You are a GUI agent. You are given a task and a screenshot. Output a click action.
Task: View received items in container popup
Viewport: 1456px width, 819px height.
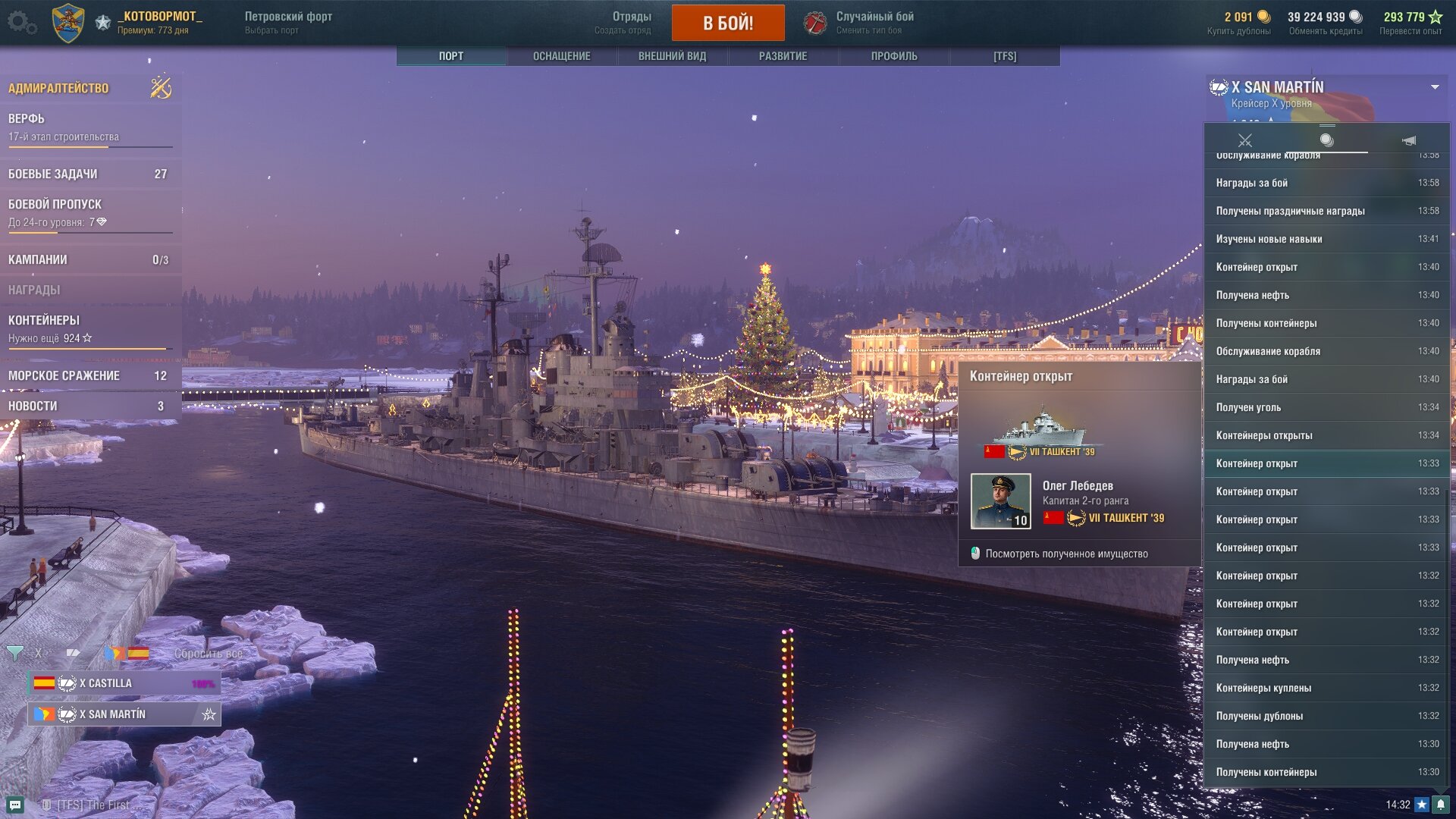1066,554
